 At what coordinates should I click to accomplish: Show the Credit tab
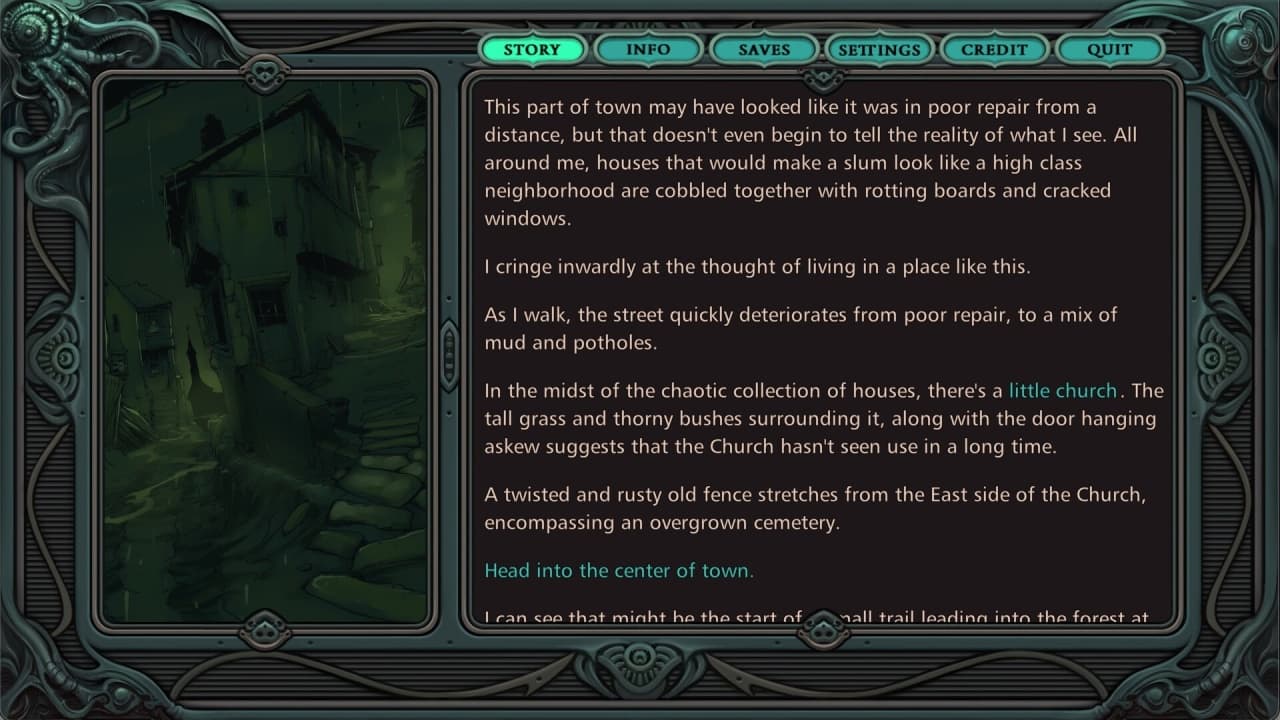[x=994, y=49]
